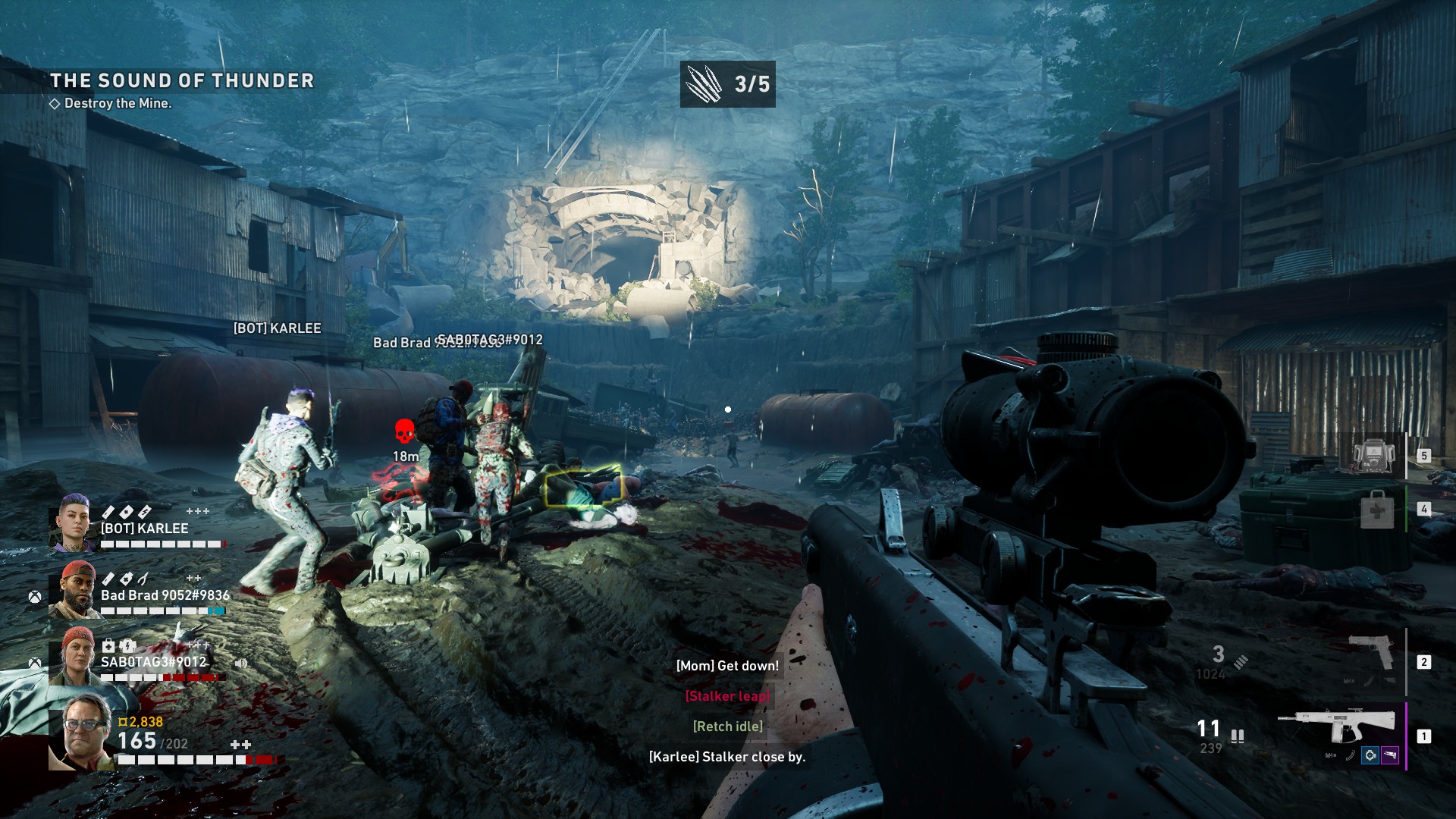Viewport: 1456px width, 819px height.
Task: Select the SAB0TAG3#9012 teammate portrait
Action: click(74, 657)
